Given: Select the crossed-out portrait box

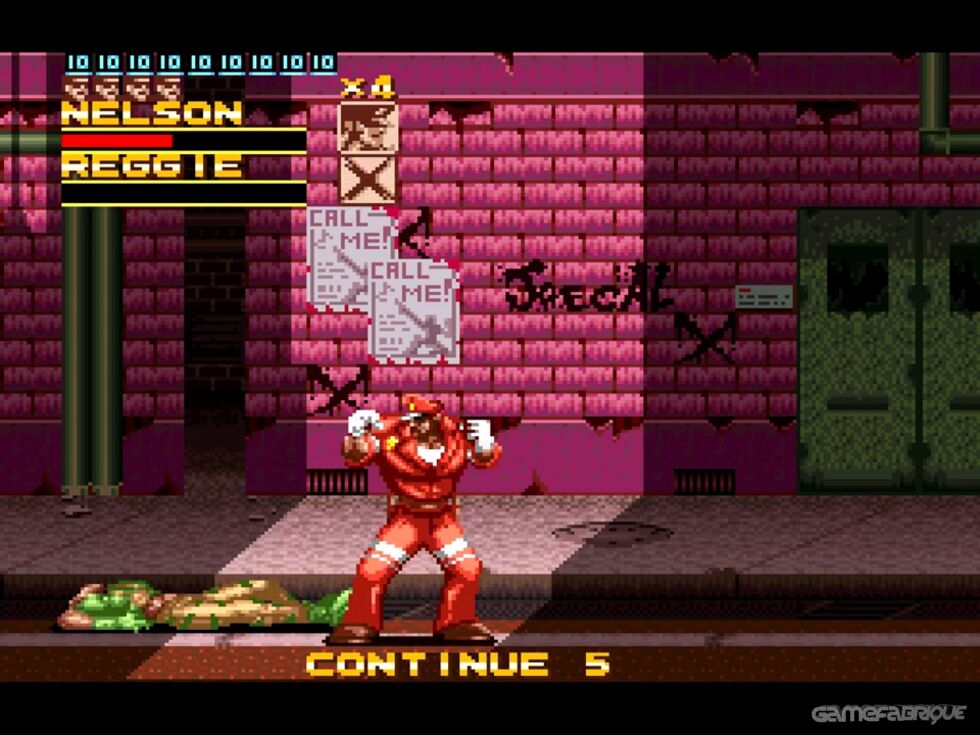Looking at the screenshot, I should click(x=368, y=179).
